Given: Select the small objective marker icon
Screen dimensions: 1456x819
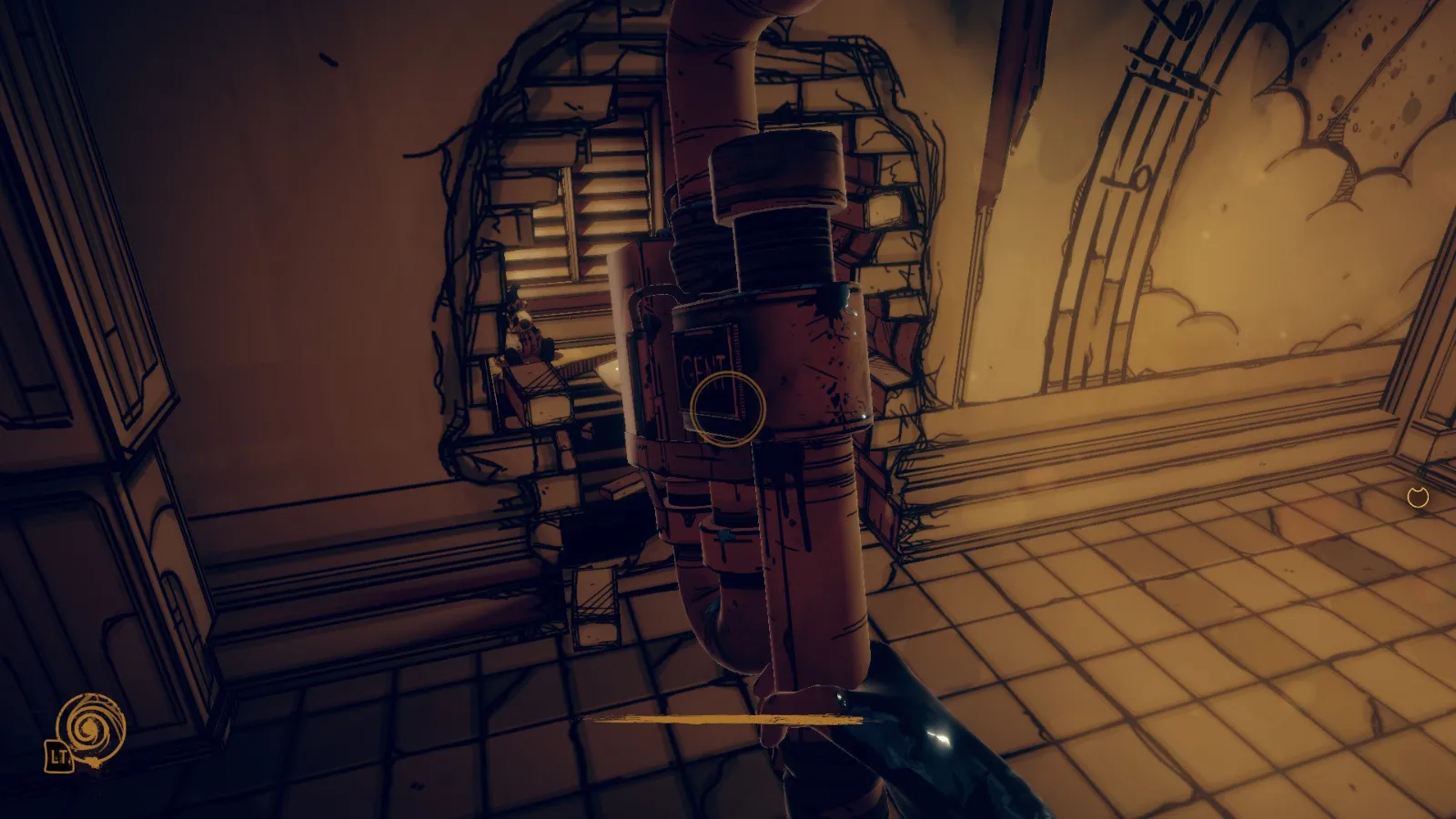Looking at the screenshot, I should click(1418, 497).
